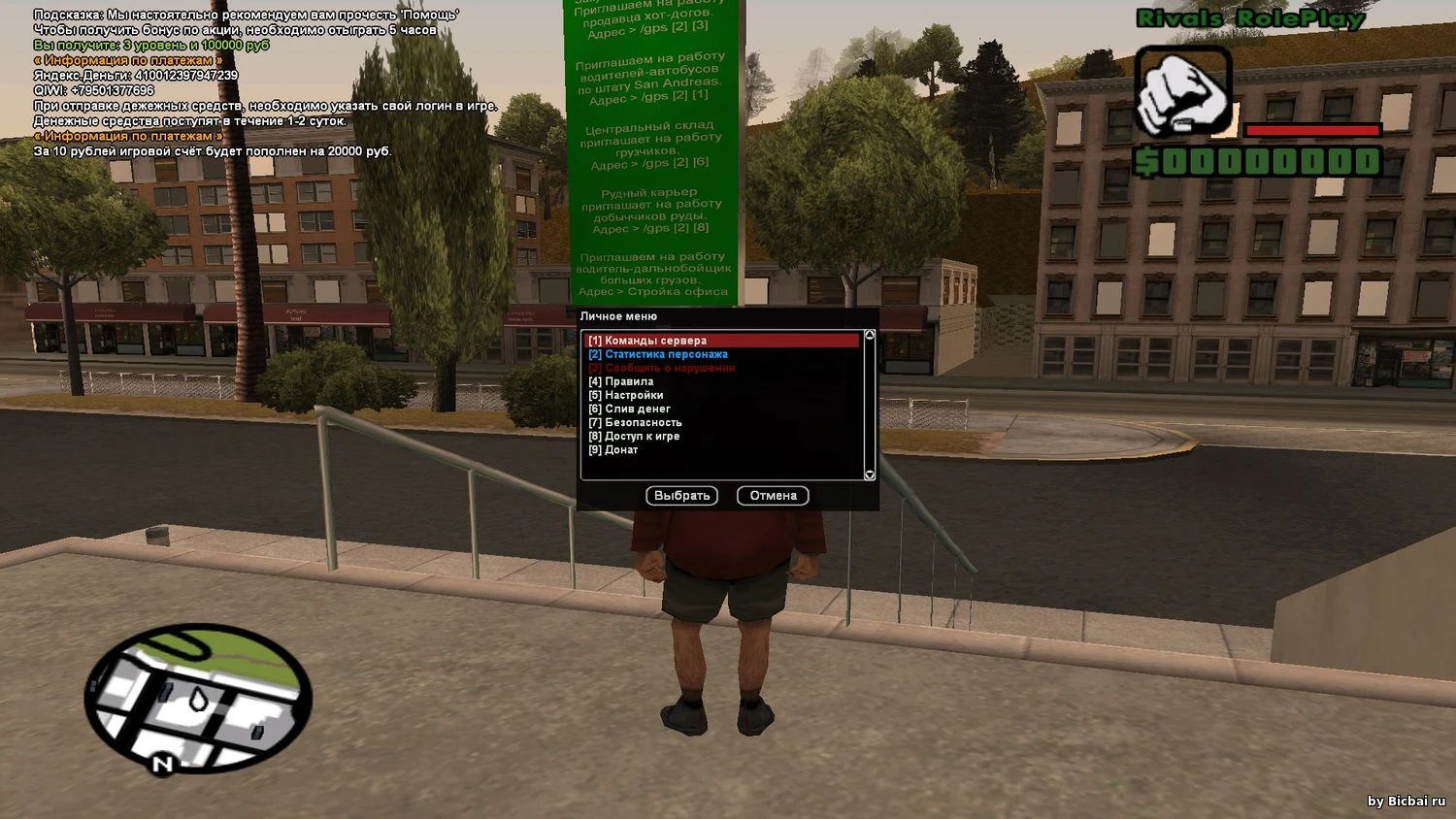Open the "Правила" entry
1456x819 pixels.
(628, 381)
